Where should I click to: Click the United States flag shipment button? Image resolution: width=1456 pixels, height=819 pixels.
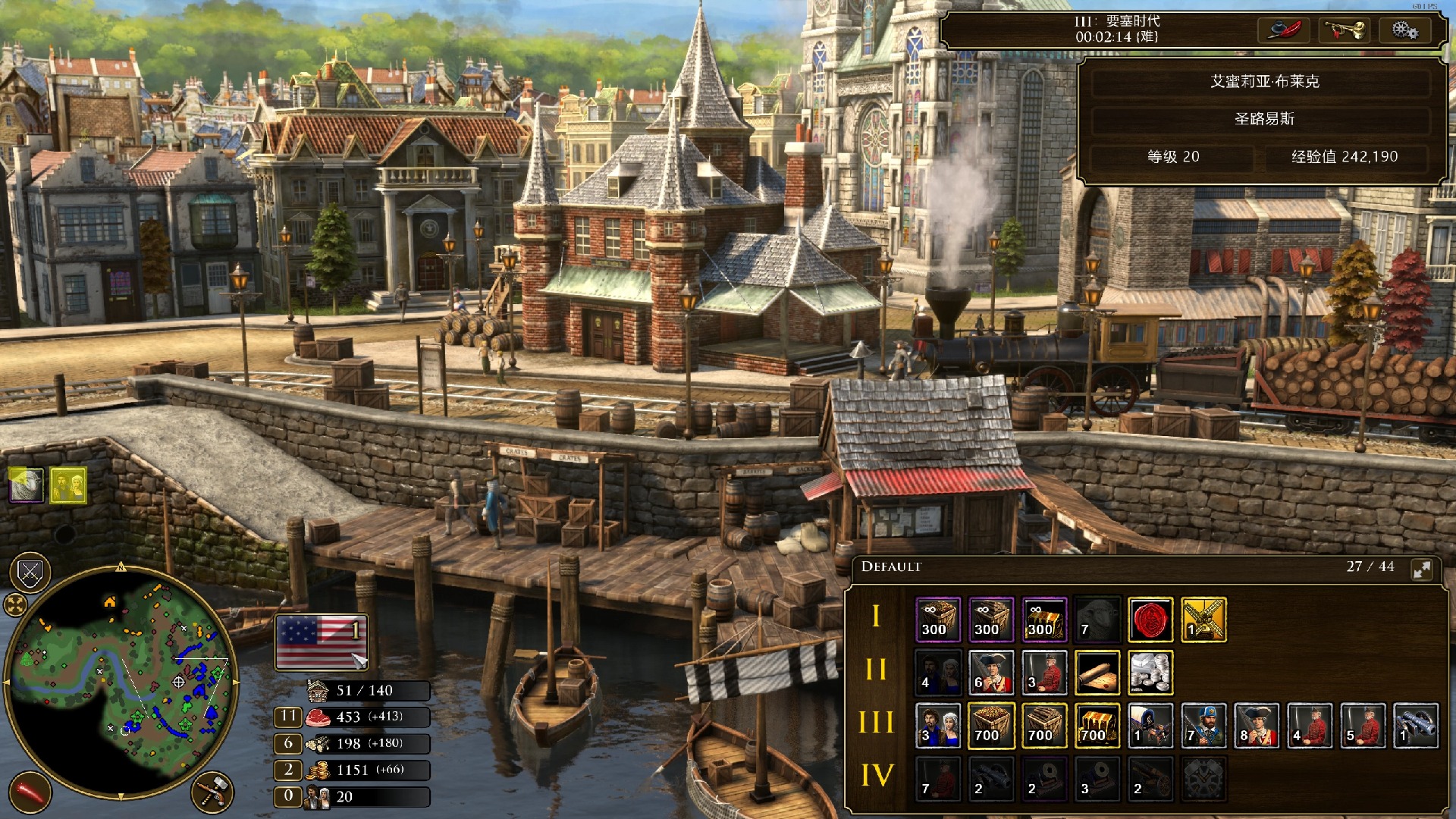322,642
